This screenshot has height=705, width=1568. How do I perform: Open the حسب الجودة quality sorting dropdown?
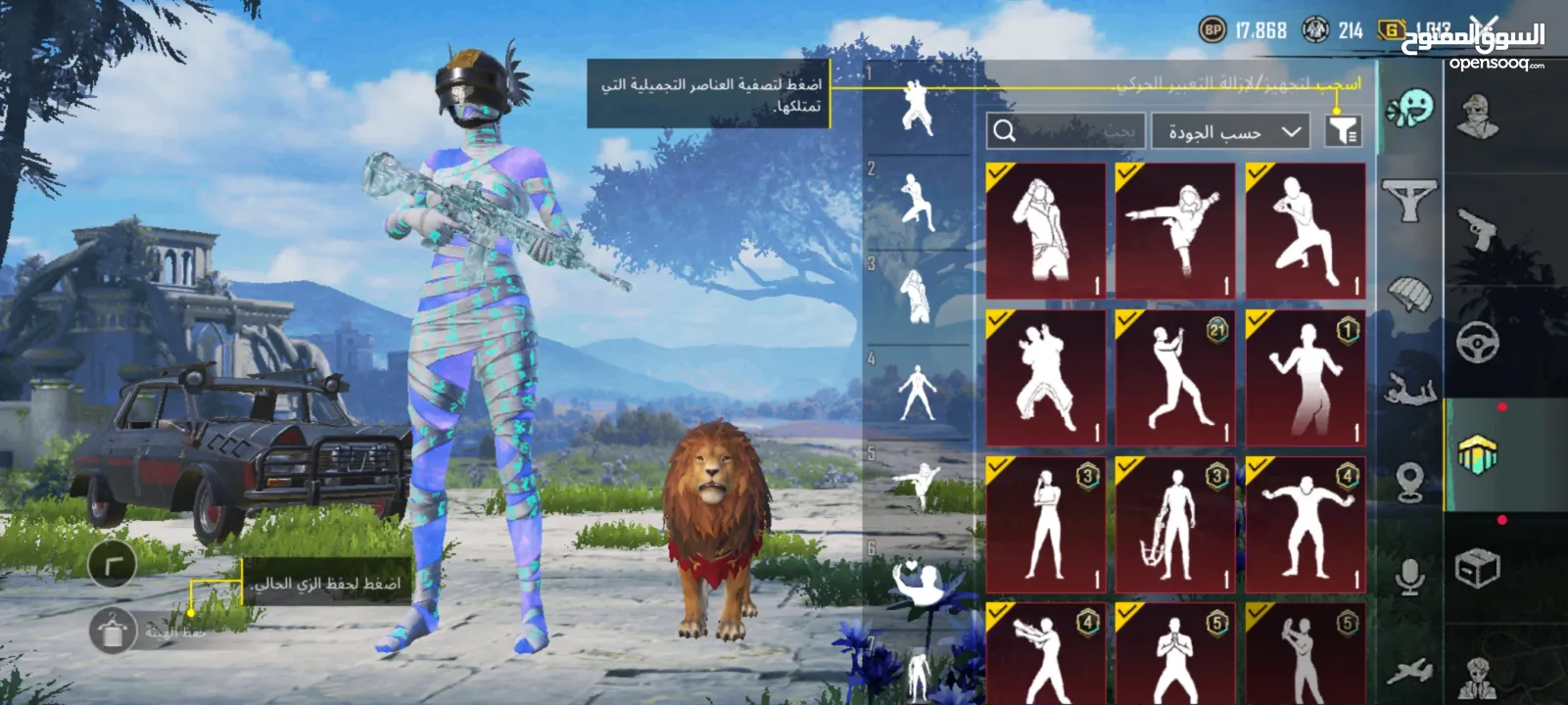[x=1229, y=128]
